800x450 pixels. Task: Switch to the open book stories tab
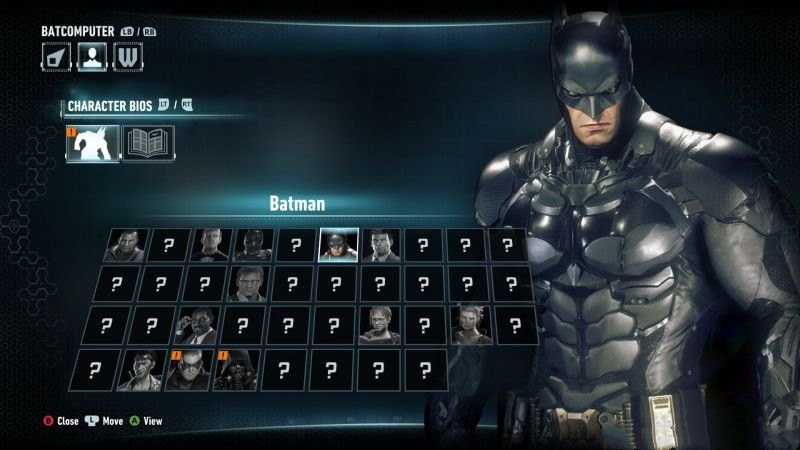pos(148,143)
